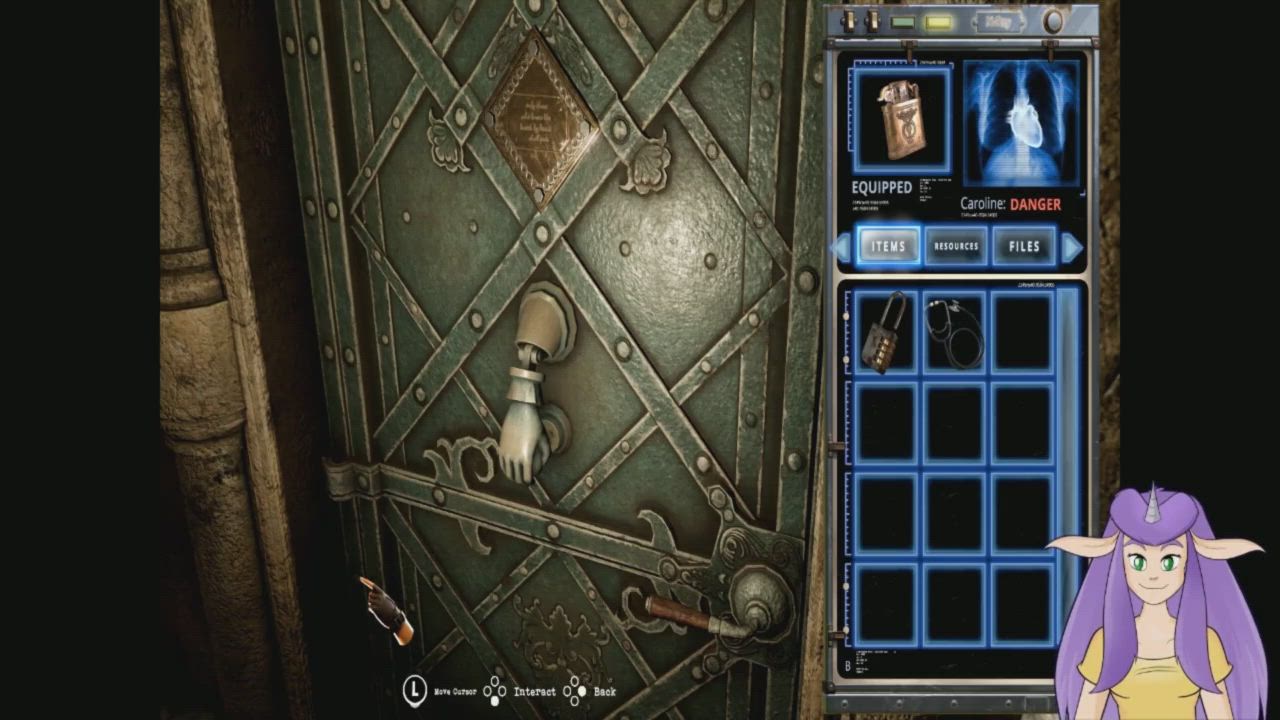Switch to the ITEMS tab

pos(888,246)
